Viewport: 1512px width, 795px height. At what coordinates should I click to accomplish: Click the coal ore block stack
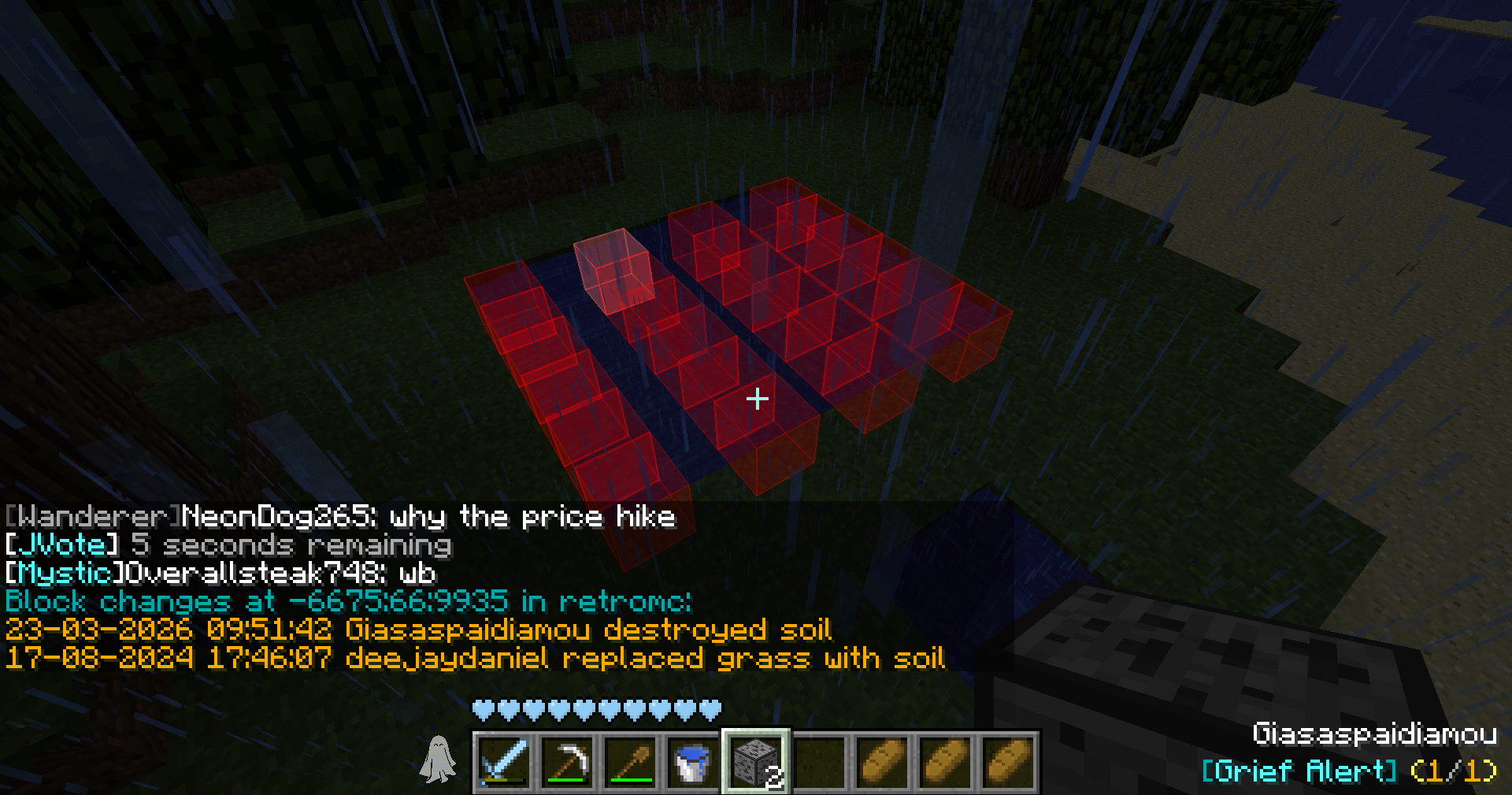756,761
